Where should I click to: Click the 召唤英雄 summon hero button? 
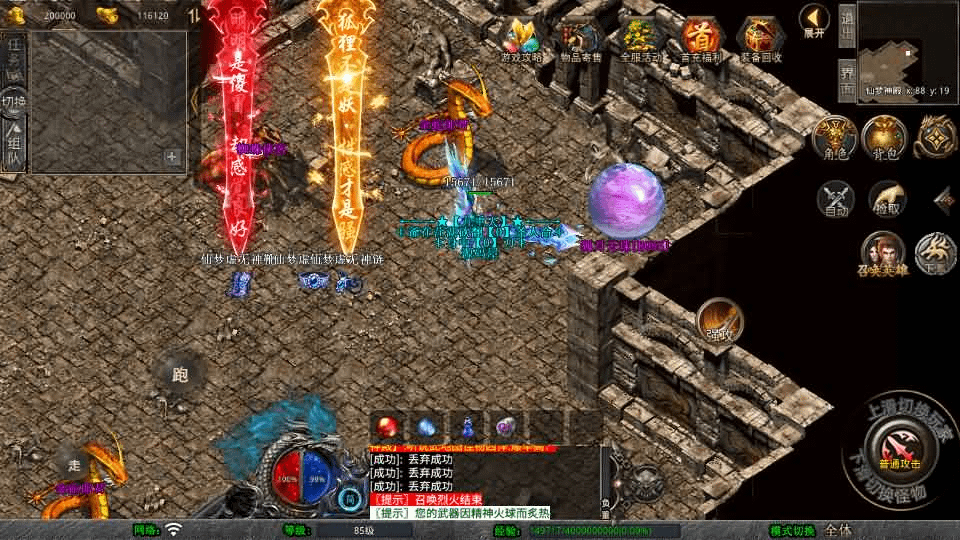click(882, 254)
